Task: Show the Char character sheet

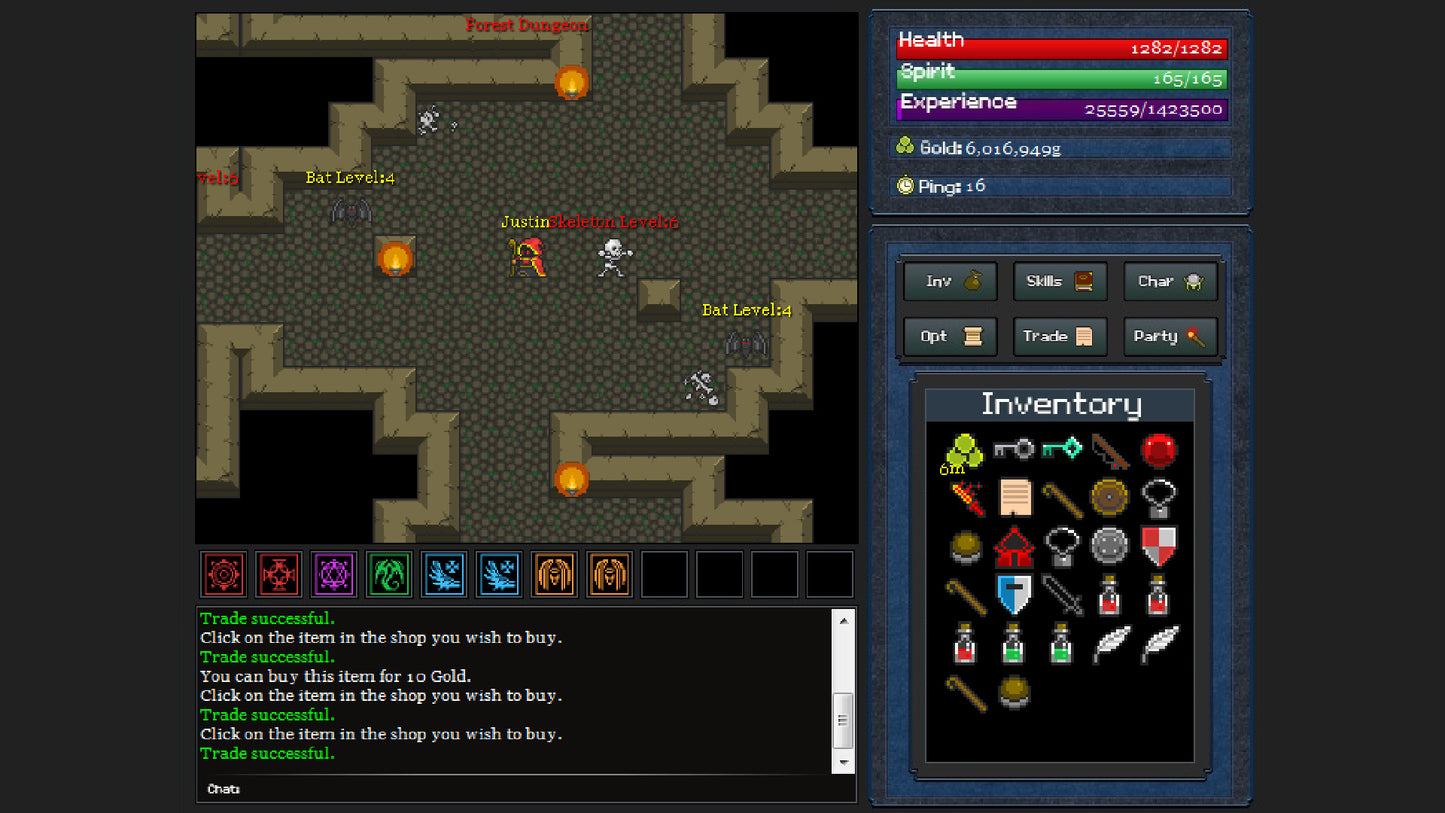Action: pyautogui.click(x=1170, y=282)
